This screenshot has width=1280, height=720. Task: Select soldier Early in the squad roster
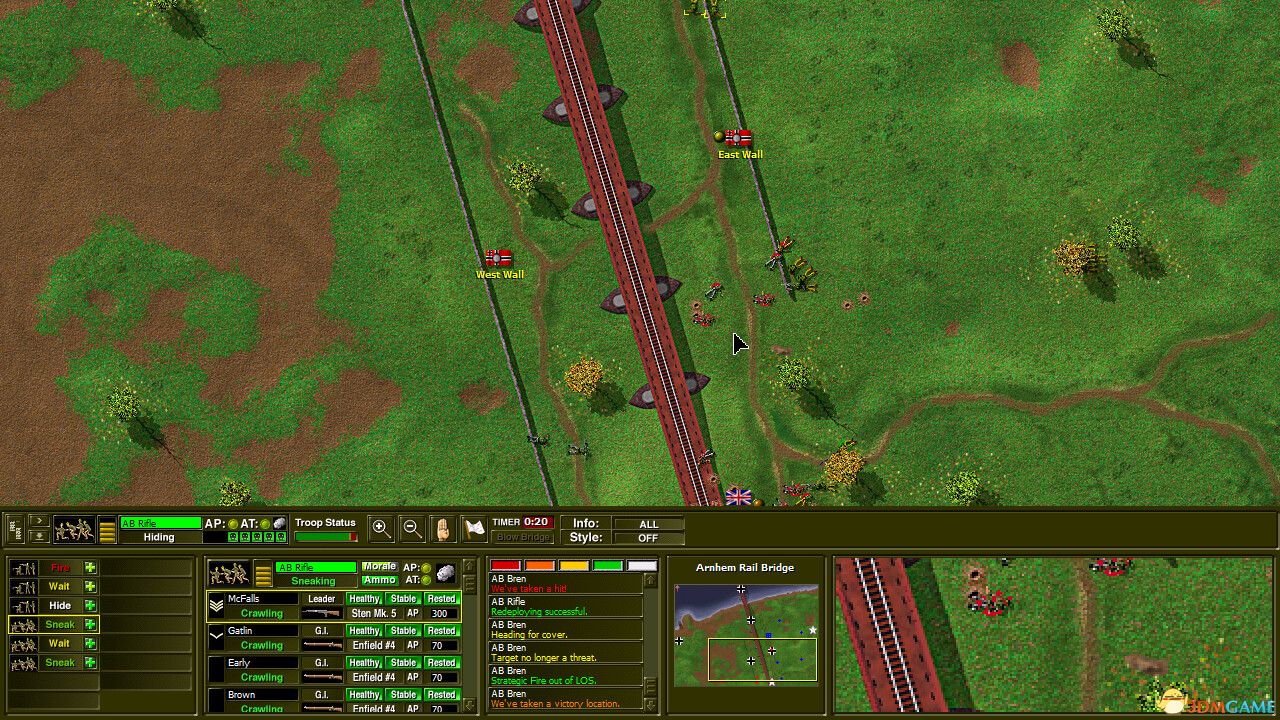[252, 663]
